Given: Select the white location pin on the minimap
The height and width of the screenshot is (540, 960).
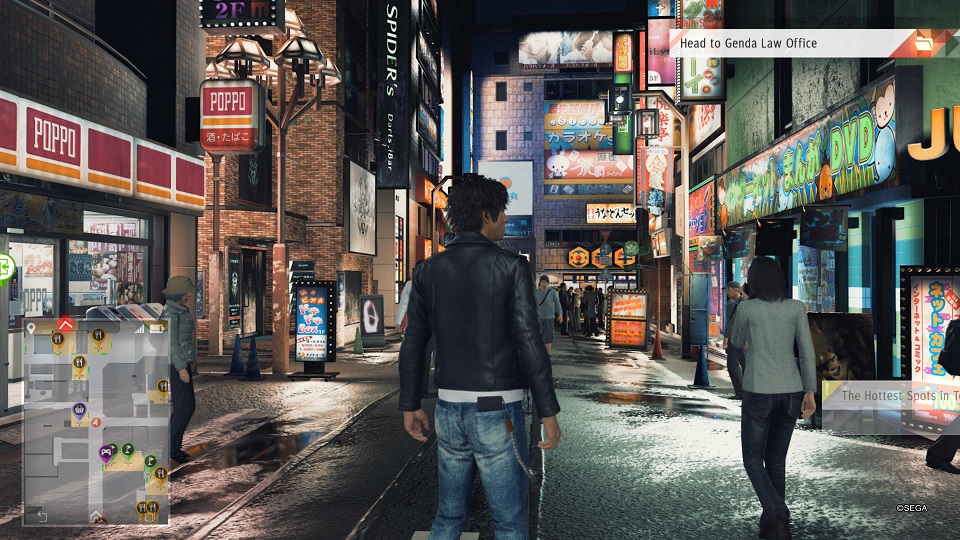Looking at the screenshot, I should click(31, 327).
